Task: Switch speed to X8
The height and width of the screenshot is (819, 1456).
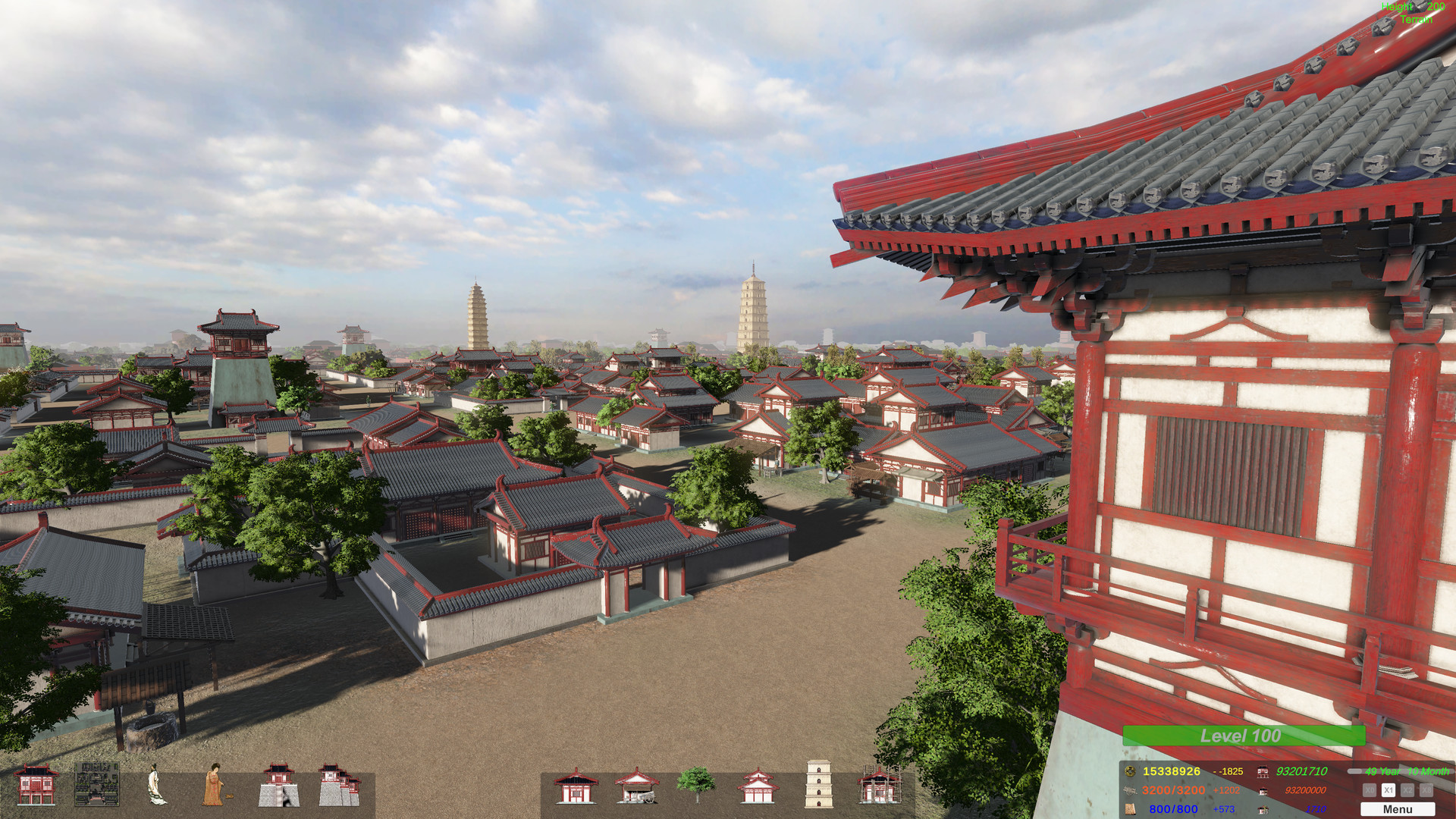Action: tap(1428, 791)
